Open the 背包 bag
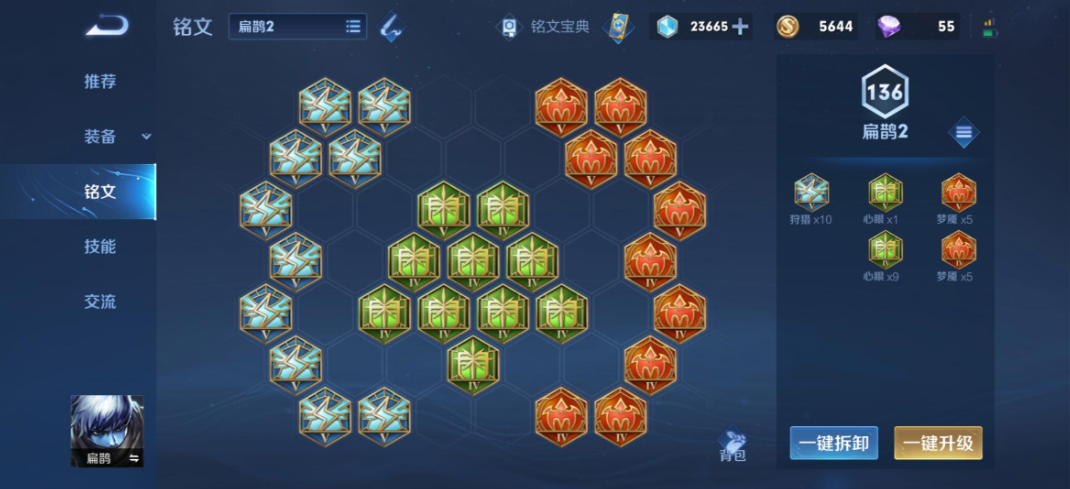Image resolution: width=1070 pixels, height=489 pixels. 733,445
